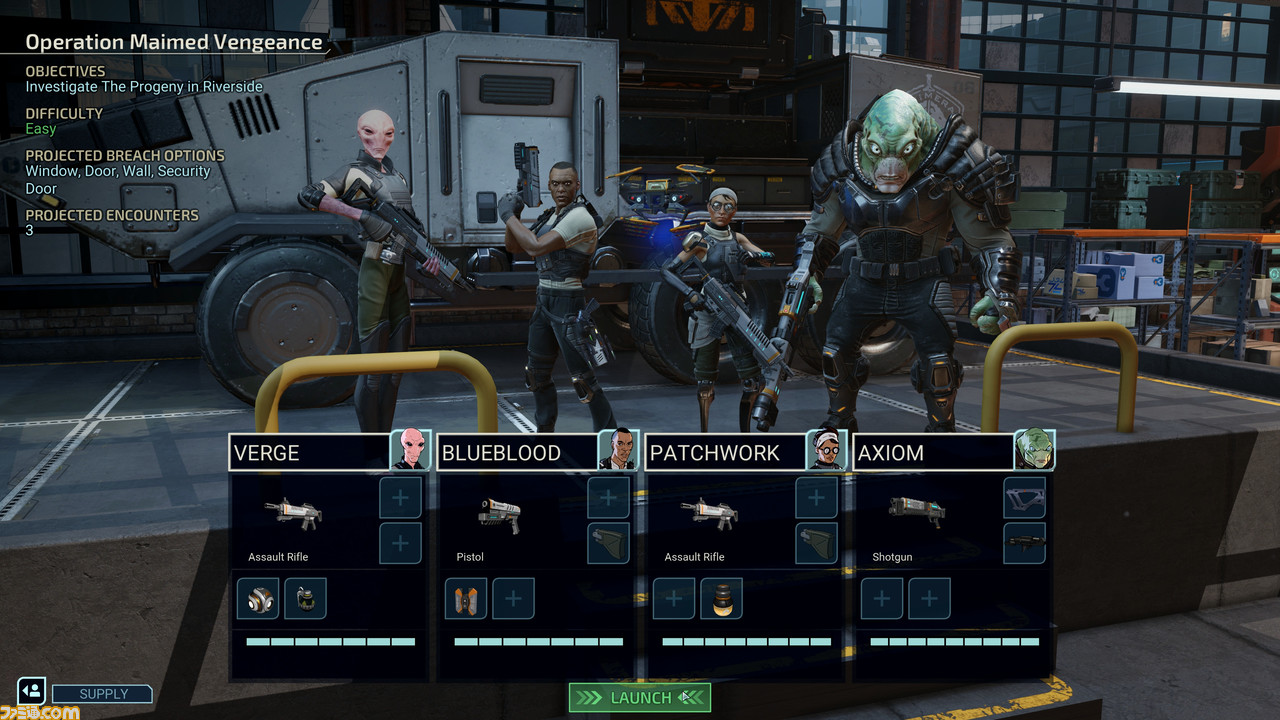This screenshot has width=1280, height=720.
Task: Open the Supply screen
Action: 103,694
